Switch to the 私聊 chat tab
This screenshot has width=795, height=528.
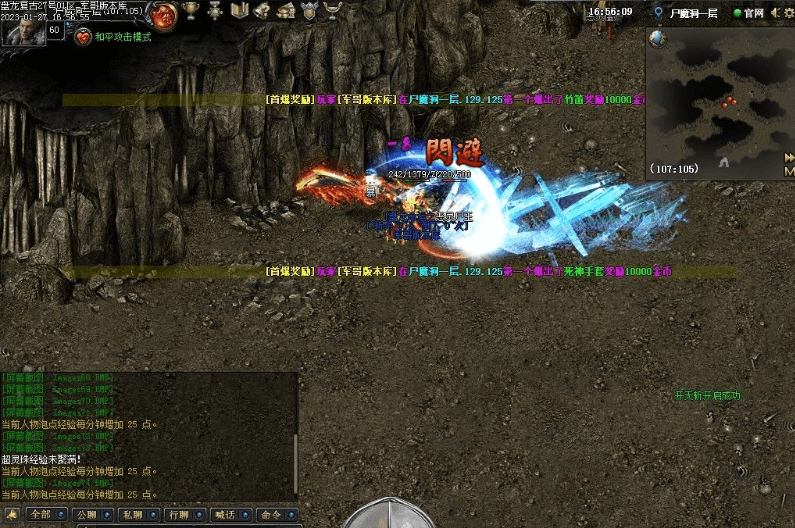coord(131,514)
